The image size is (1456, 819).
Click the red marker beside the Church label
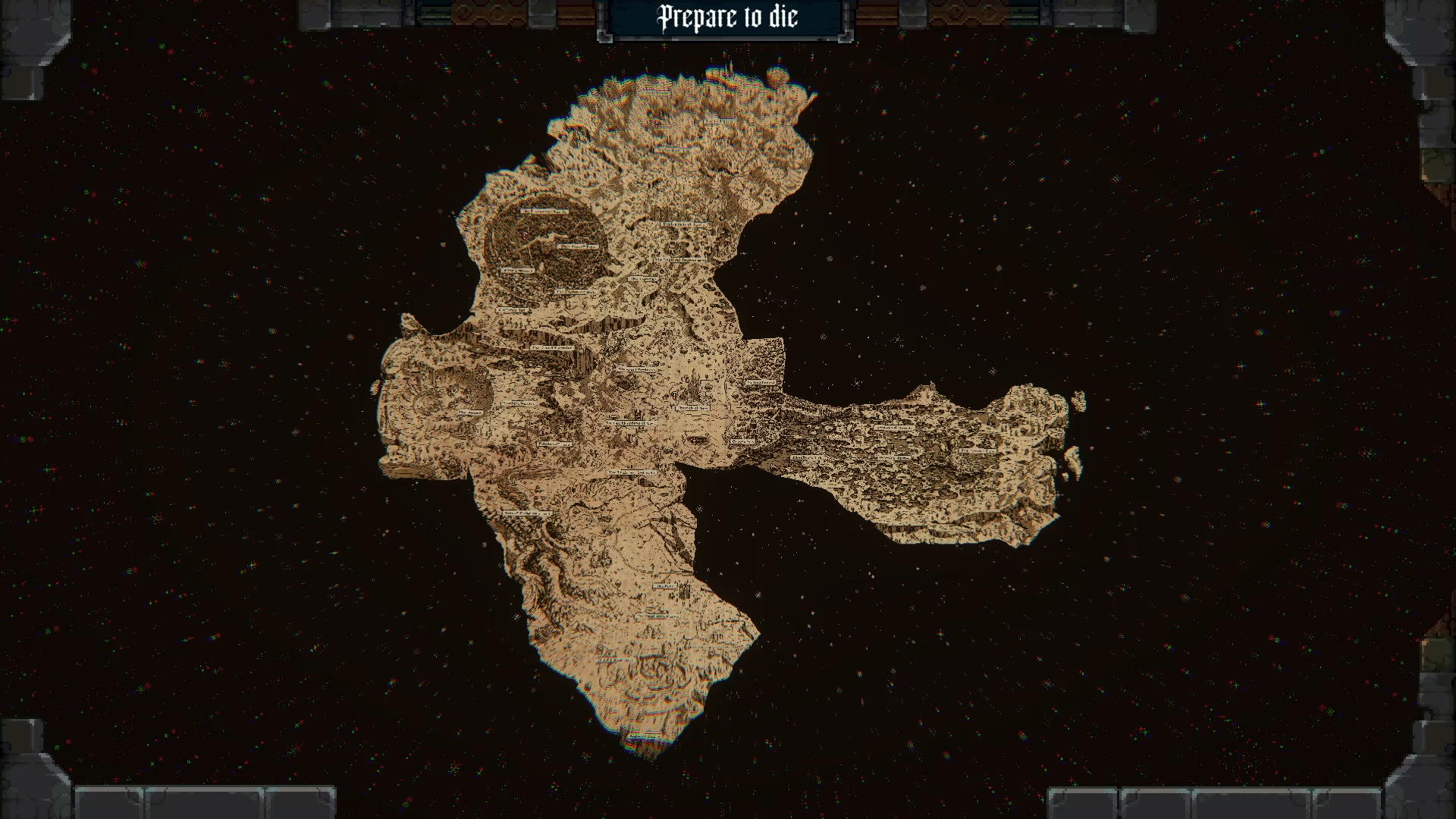(x=674, y=396)
